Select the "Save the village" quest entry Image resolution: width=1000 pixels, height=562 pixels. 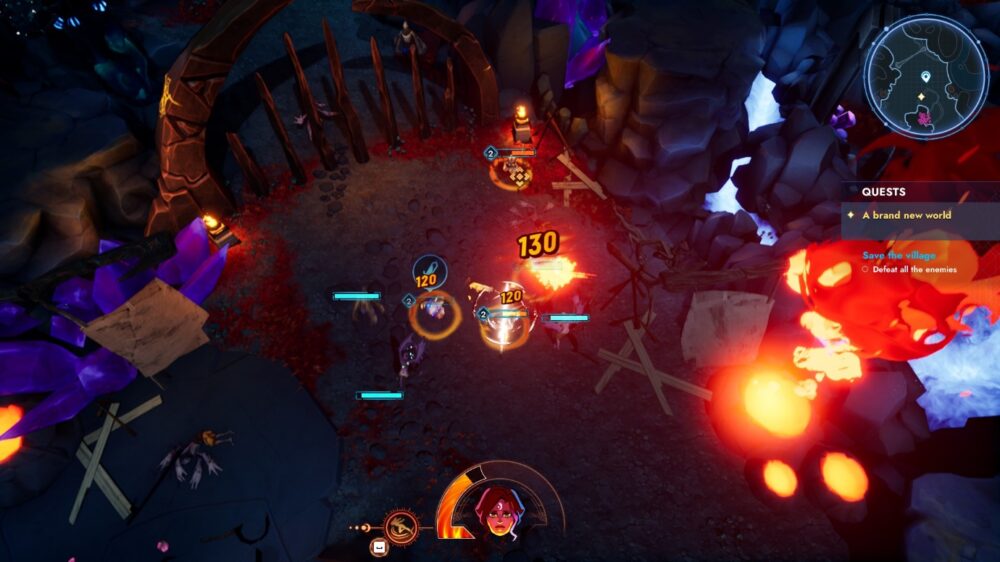[899, 256]
